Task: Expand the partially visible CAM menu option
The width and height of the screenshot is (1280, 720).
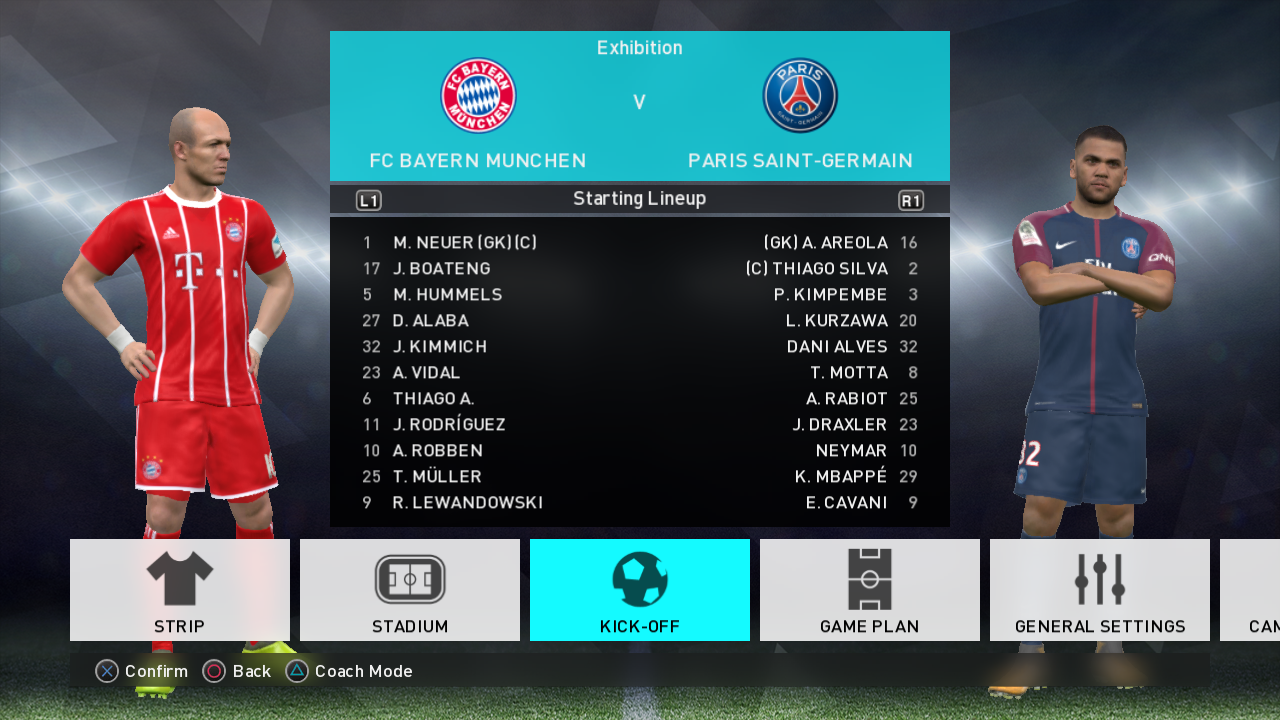Action: point(1255,590)
